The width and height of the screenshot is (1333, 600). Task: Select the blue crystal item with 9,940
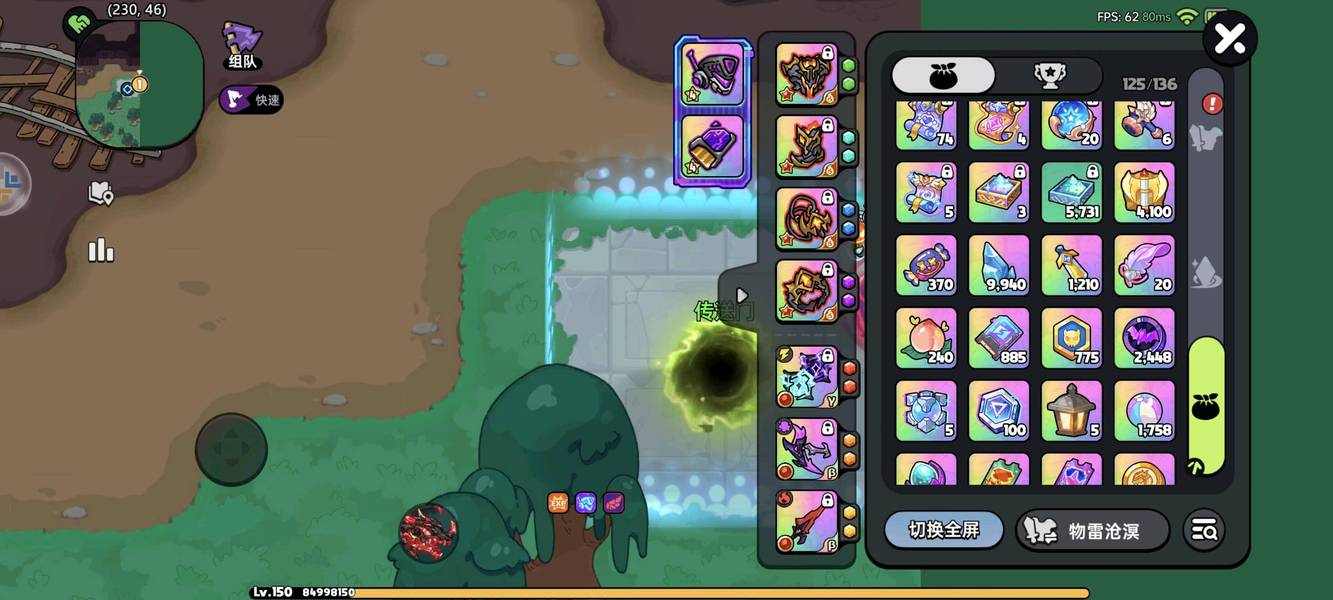pyautogui.click(x=999, y=266)
